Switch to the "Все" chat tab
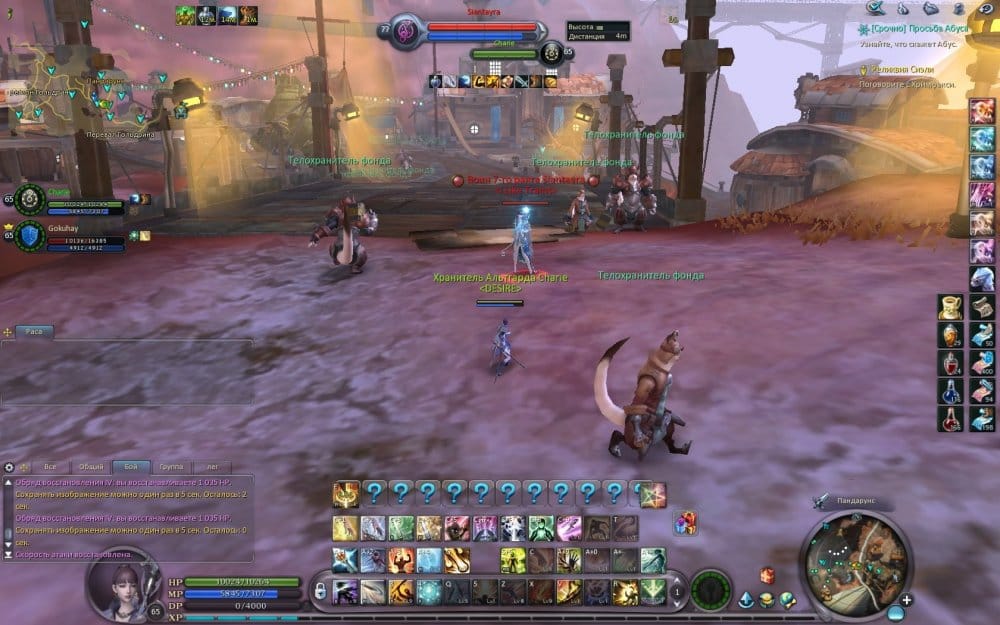 pyautogui.click(x=50, y=467)
